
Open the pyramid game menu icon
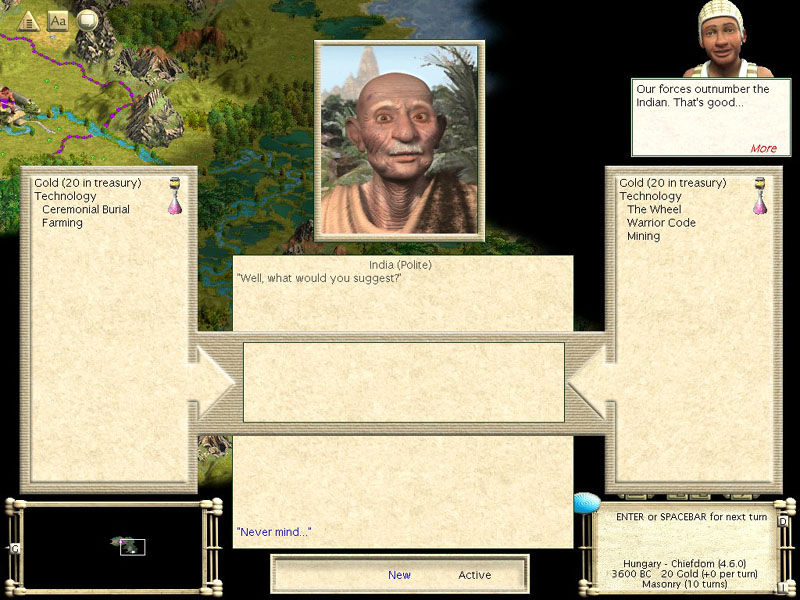pyautogui.click(x=28, y=20)
